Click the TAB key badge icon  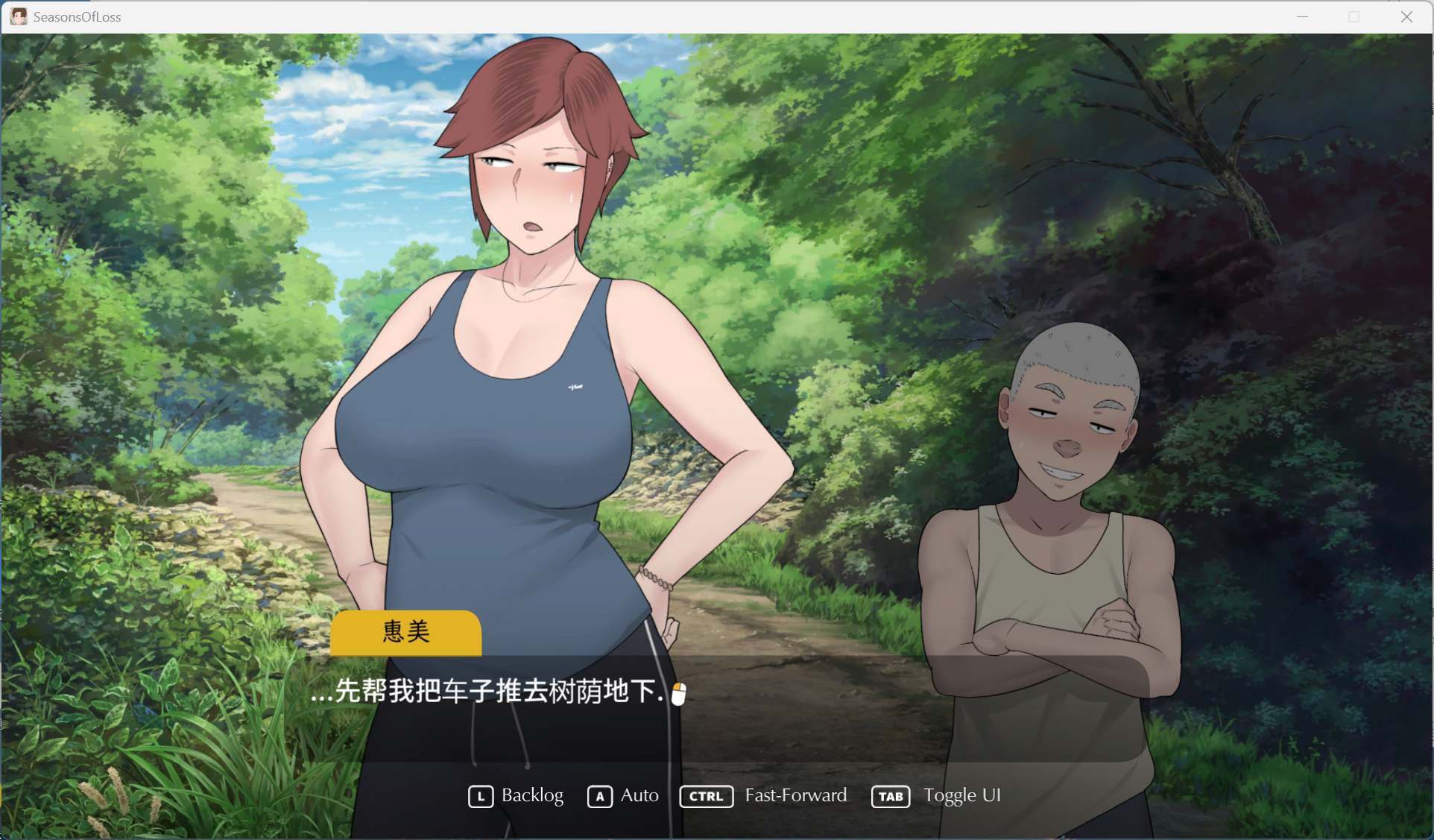click(891, 796)
